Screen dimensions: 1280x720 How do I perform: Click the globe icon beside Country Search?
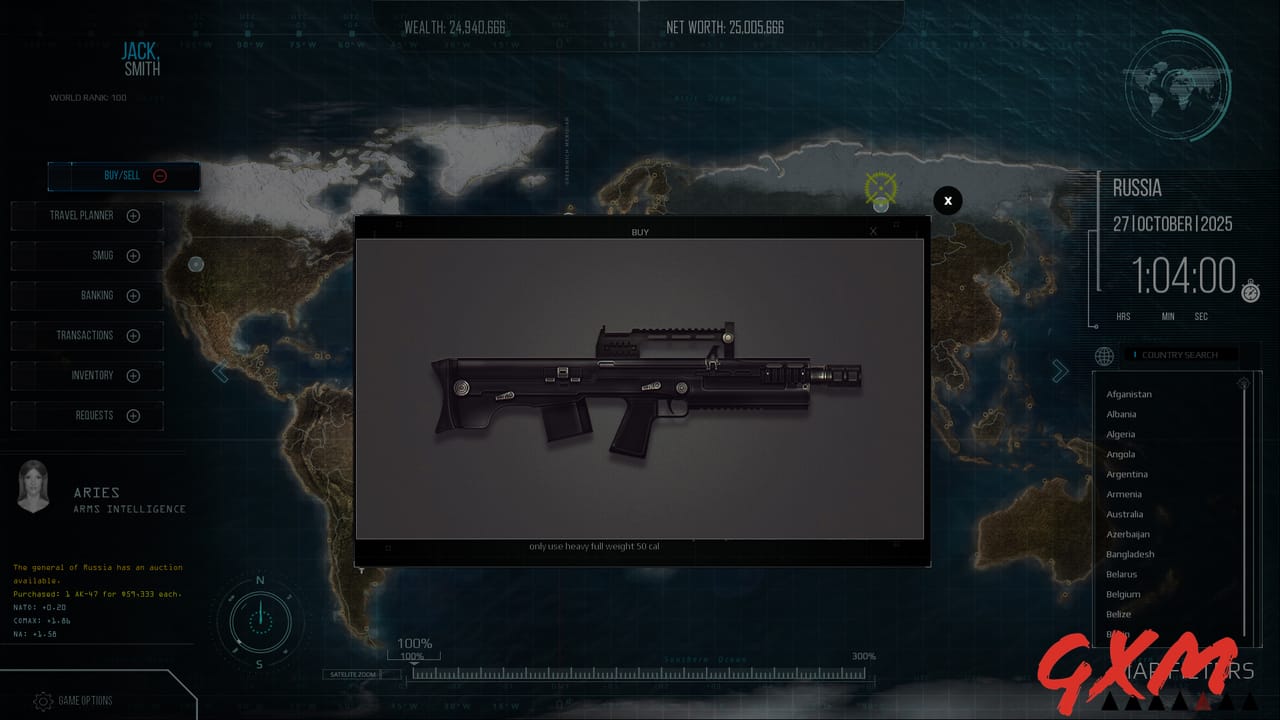(x=1104, y=356)
